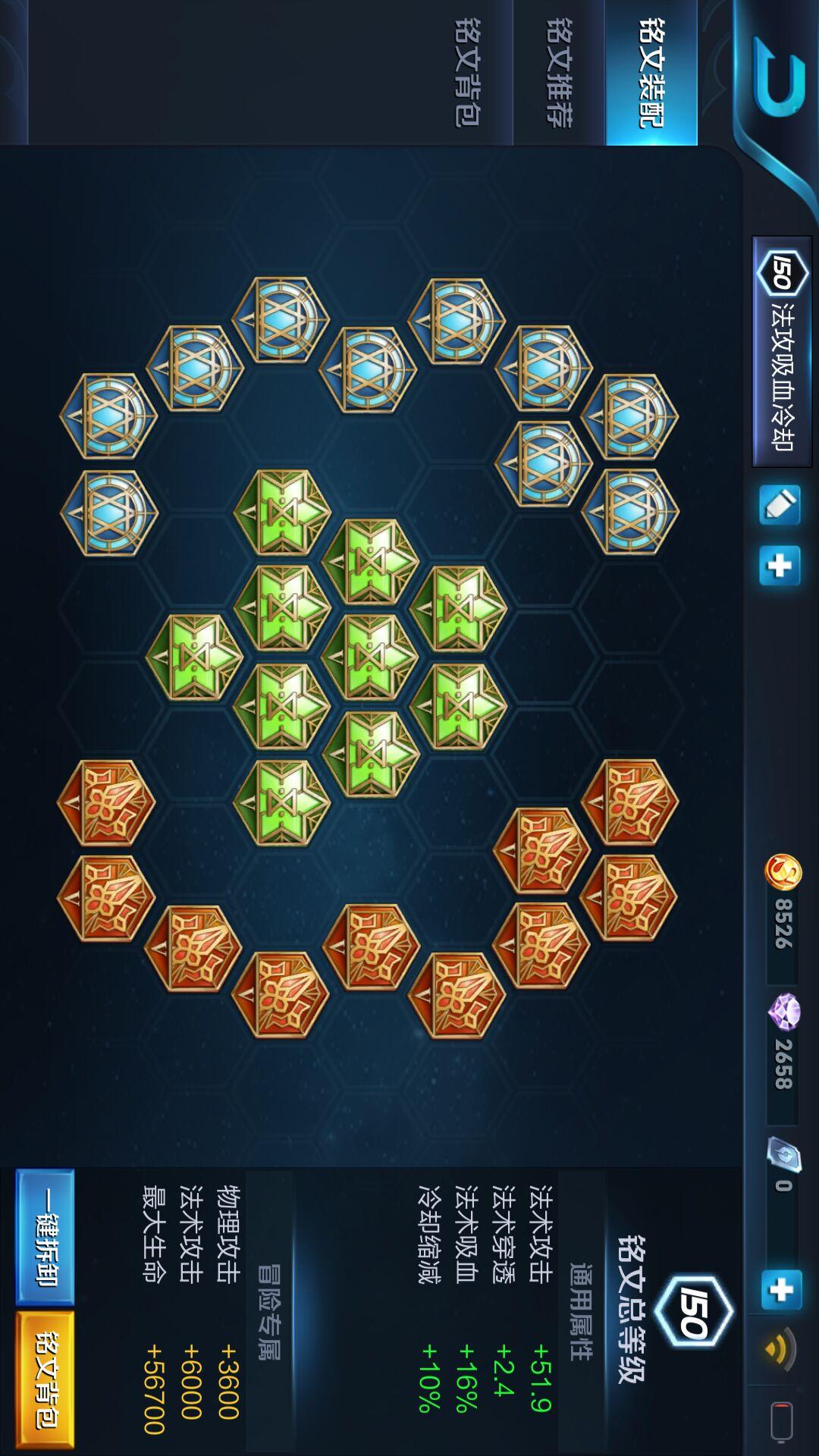The image size is (819, 1456).
Task: Switch to the 铭文装配 tab
Action: coord(651,73)
